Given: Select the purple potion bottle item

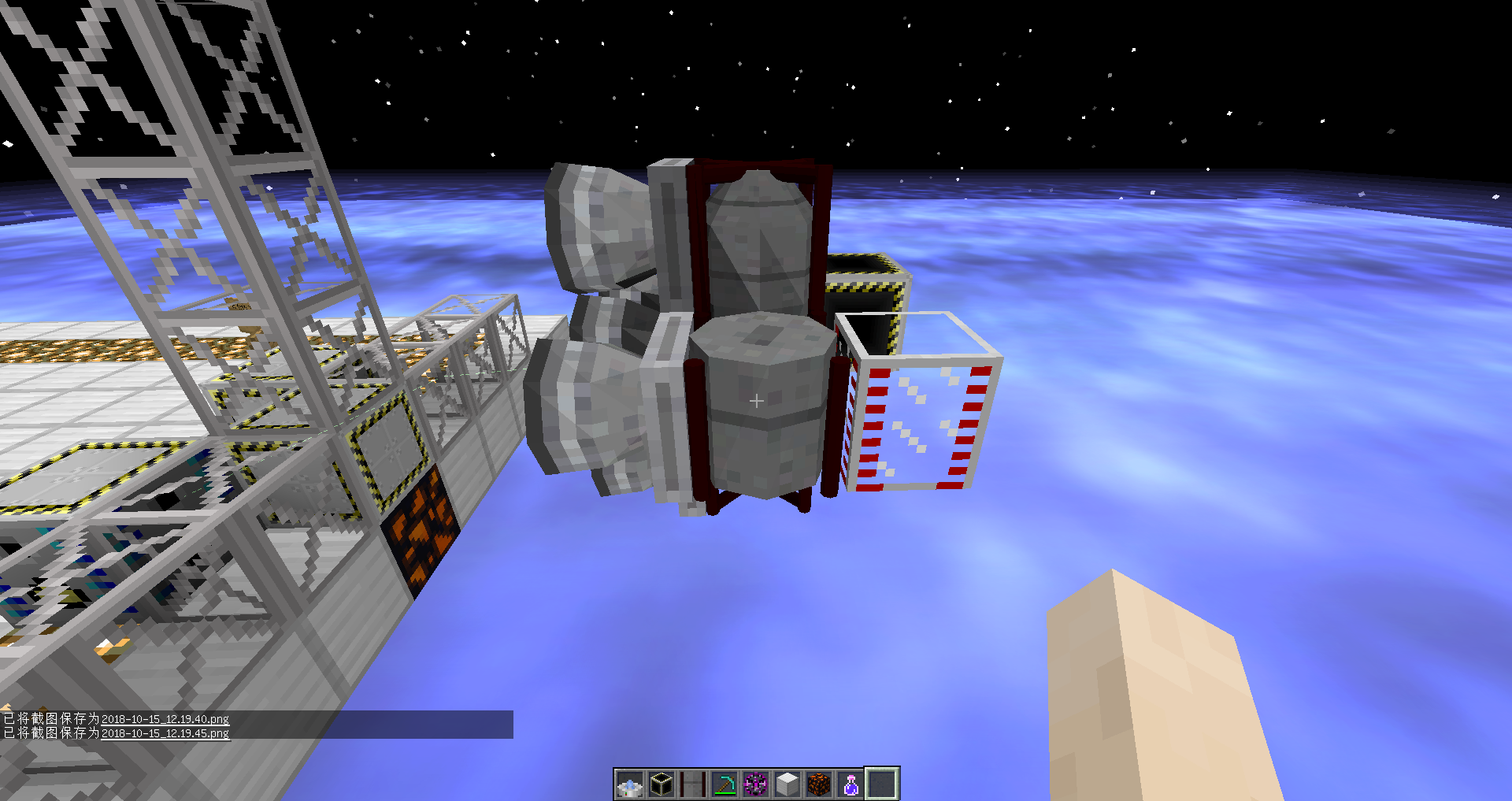Looking at the screenshot, I should [851, 784].
